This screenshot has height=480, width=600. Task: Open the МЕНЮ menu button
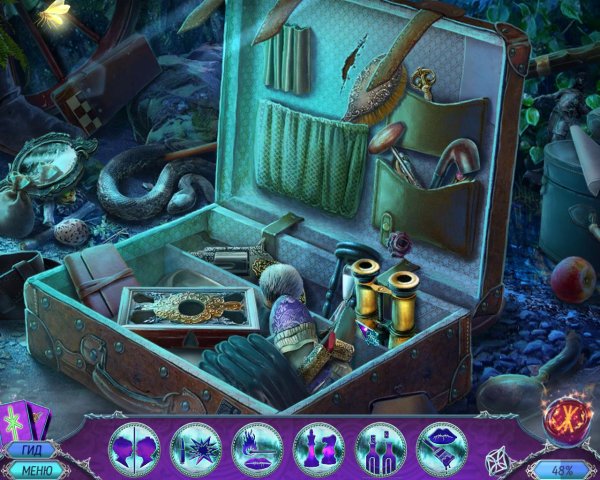click(33, 470)
